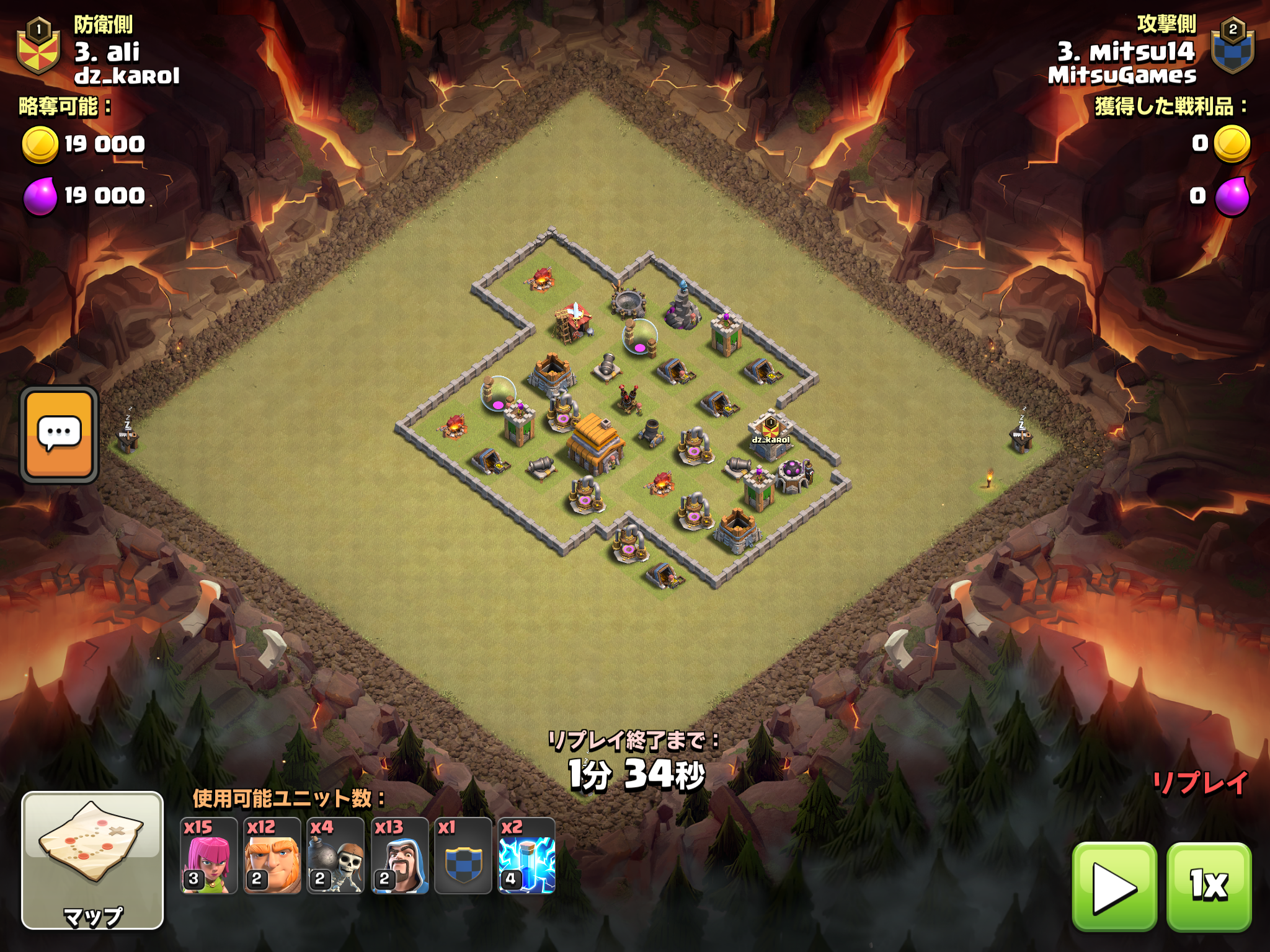
Task: Pick the Clan Castle shield card
Action: [x=463, y=856]
